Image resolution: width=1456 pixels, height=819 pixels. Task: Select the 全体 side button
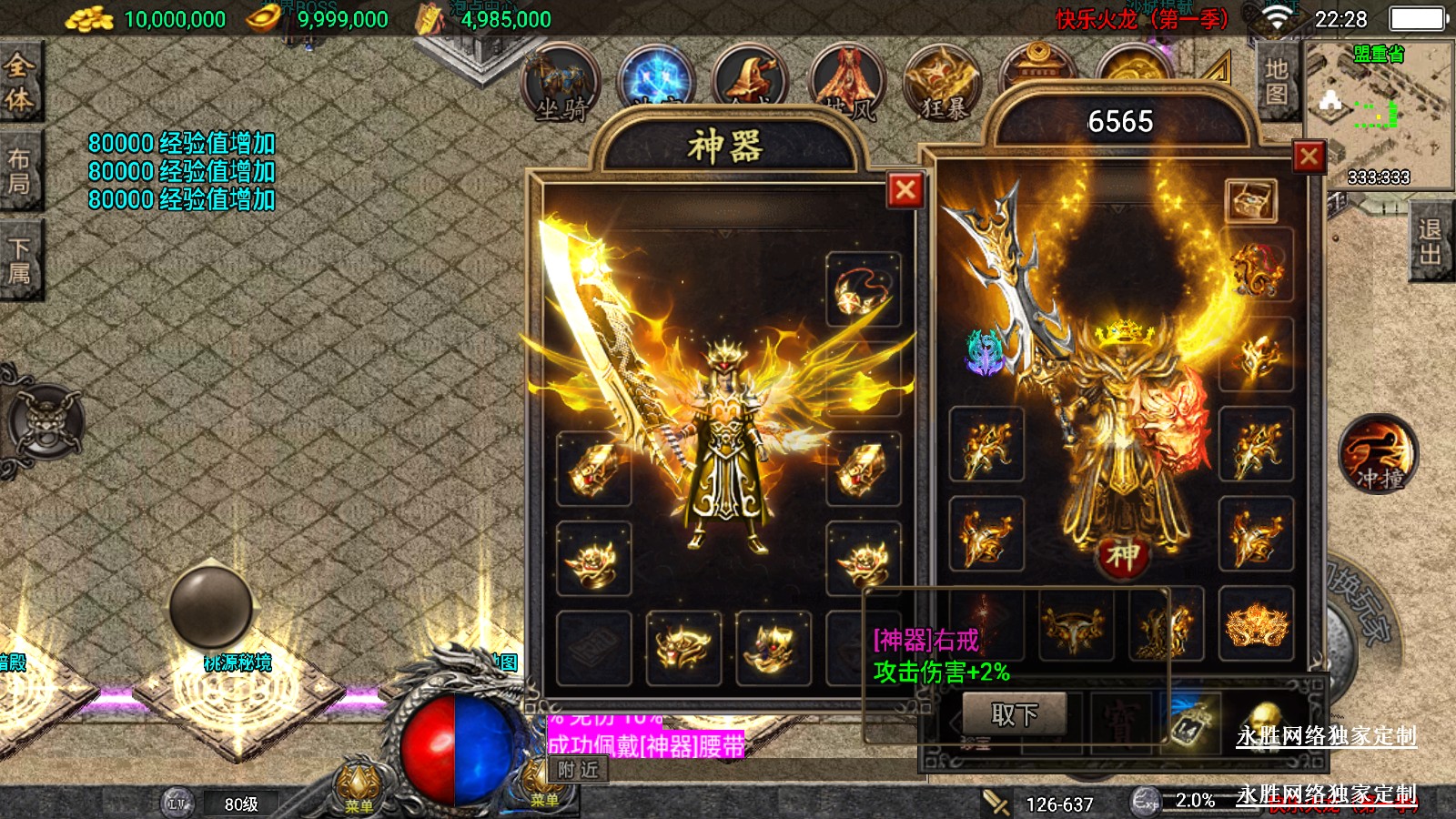coord(19,82)
